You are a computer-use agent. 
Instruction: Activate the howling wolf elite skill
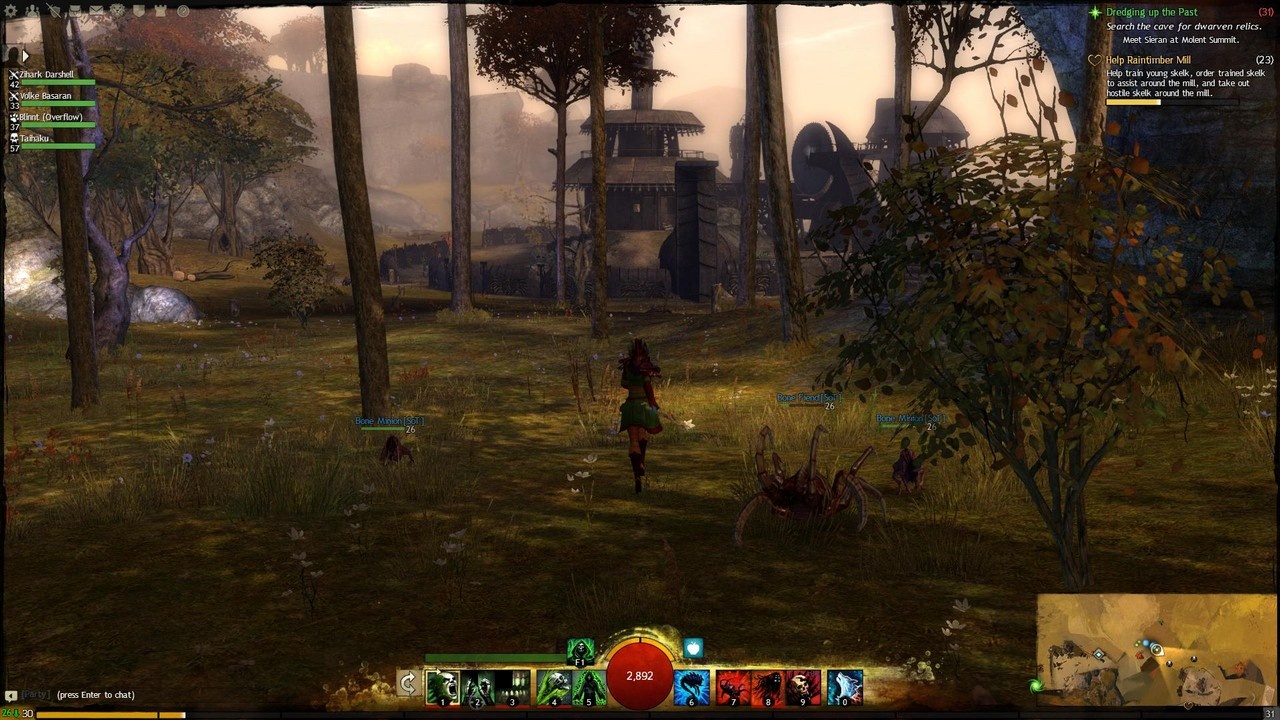845,687
